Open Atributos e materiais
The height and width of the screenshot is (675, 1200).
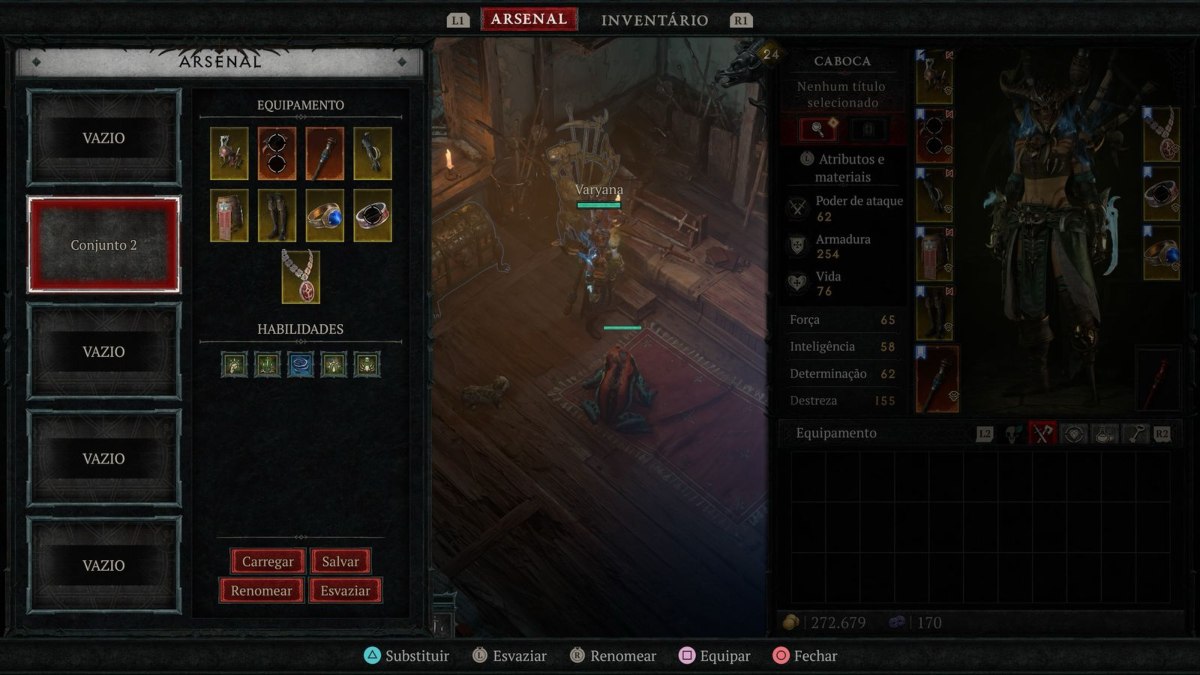coord(844,168)
